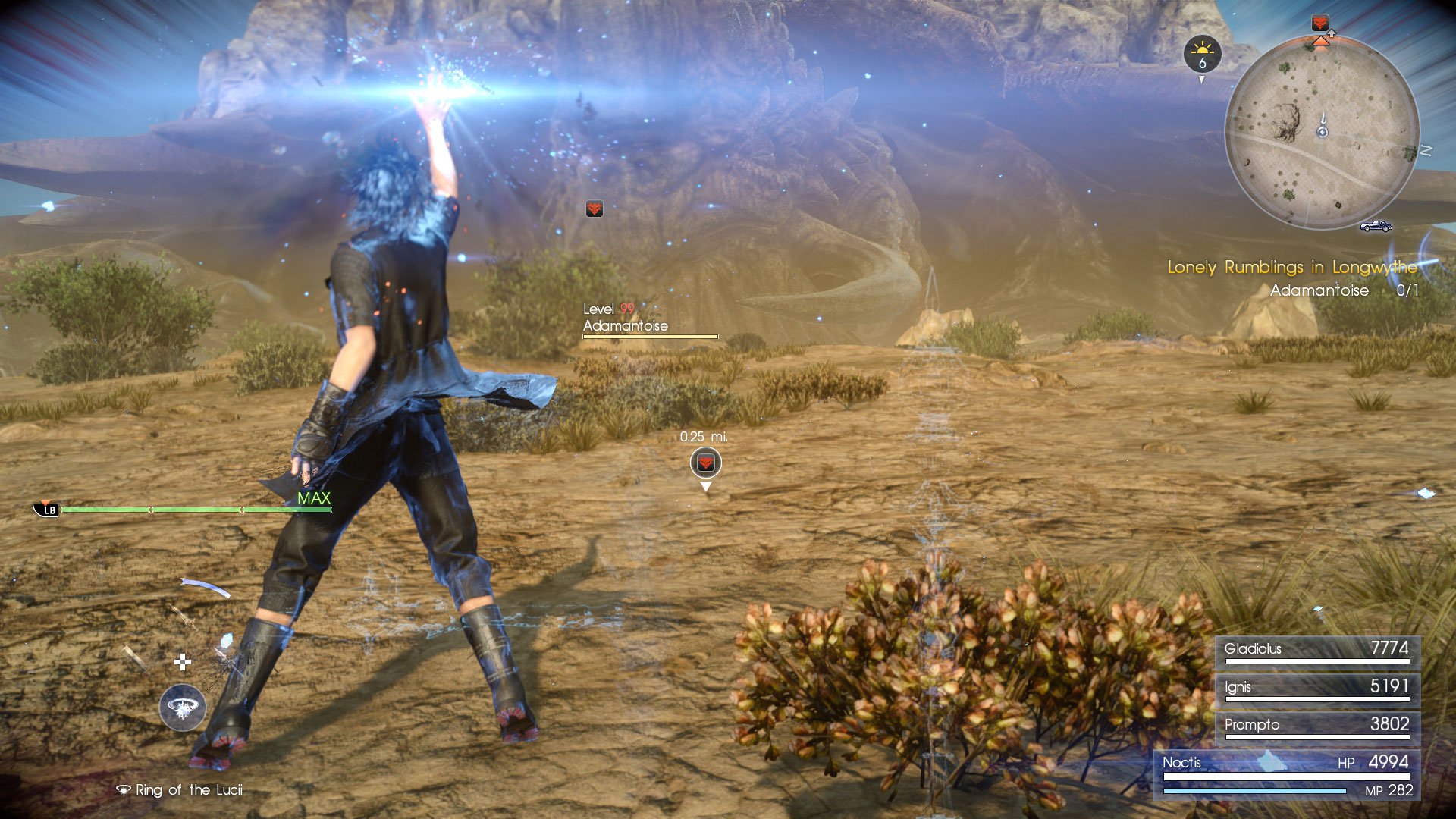
Task: Click the LB button prompt icon
Action: coord(47,508)
